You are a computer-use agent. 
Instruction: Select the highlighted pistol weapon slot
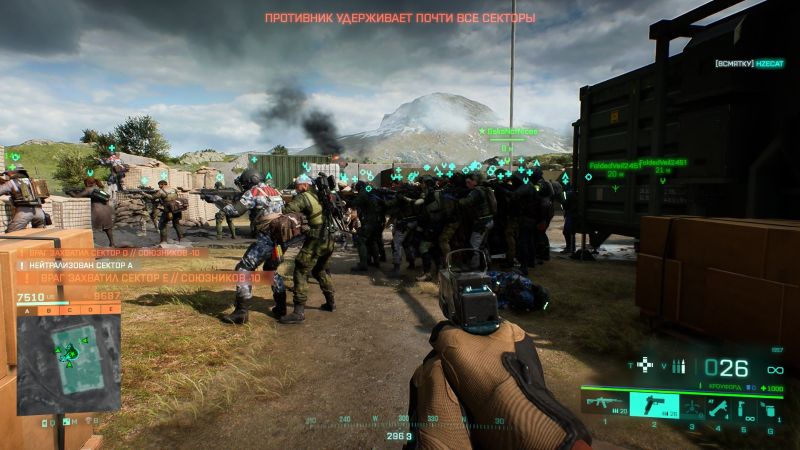coord(654,407)
